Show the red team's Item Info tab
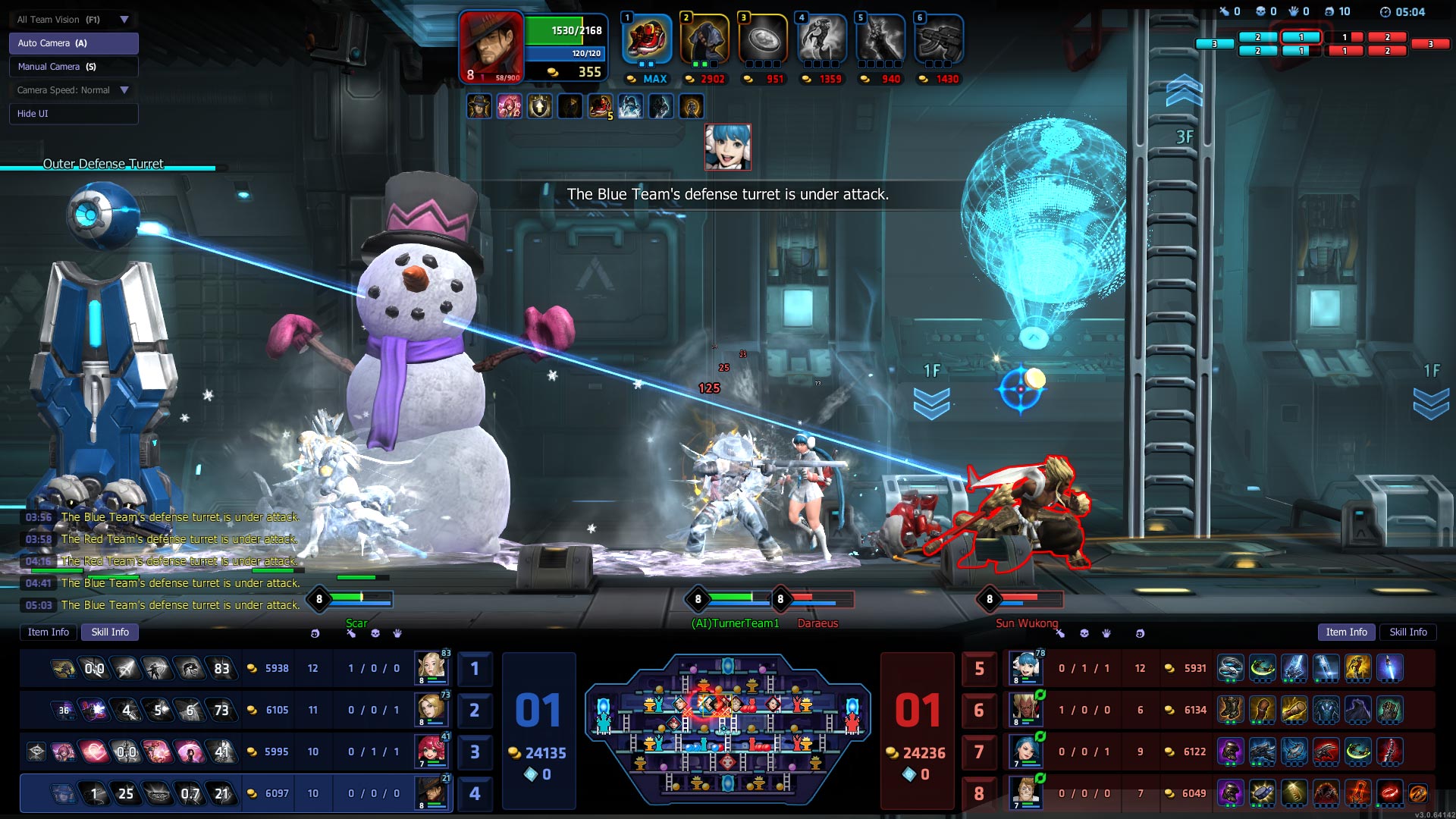The image size is (1456, 819). click(1346, 632)
